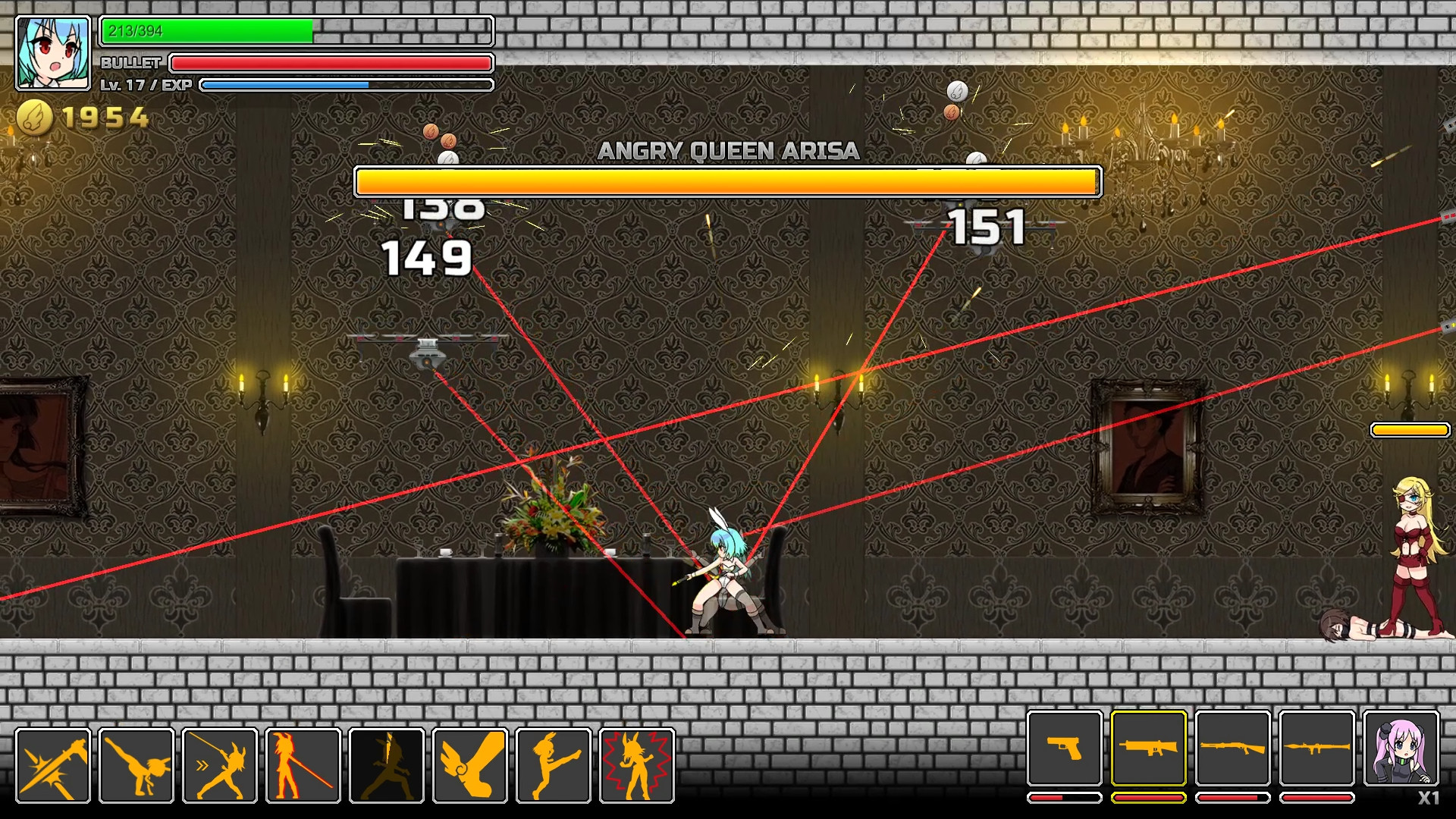
Task: Use the winged boot skill
Action: tap(470, 765)
